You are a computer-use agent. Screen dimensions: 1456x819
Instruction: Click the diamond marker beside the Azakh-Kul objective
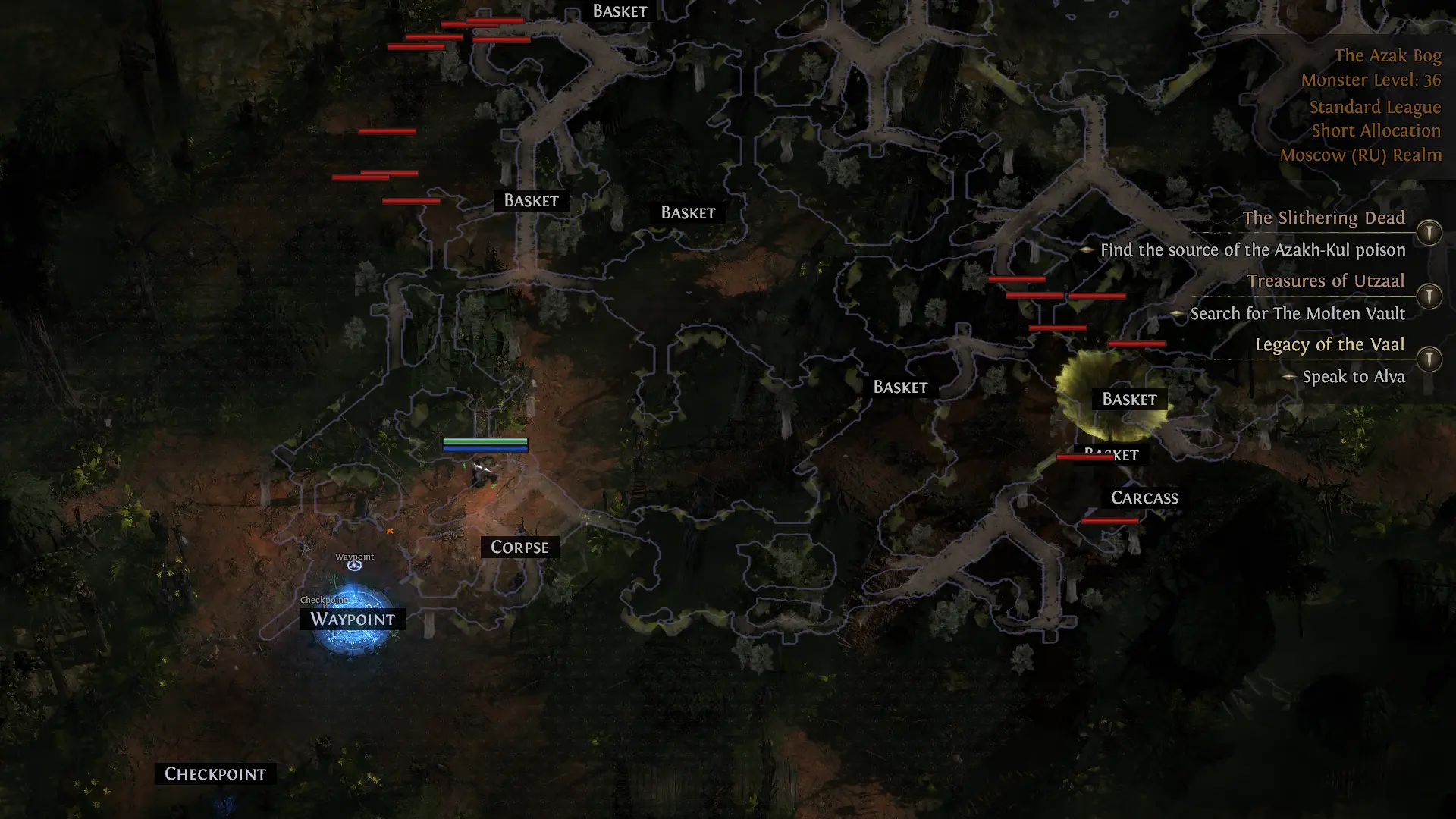pyautogui.click(x=1088, y=249)
